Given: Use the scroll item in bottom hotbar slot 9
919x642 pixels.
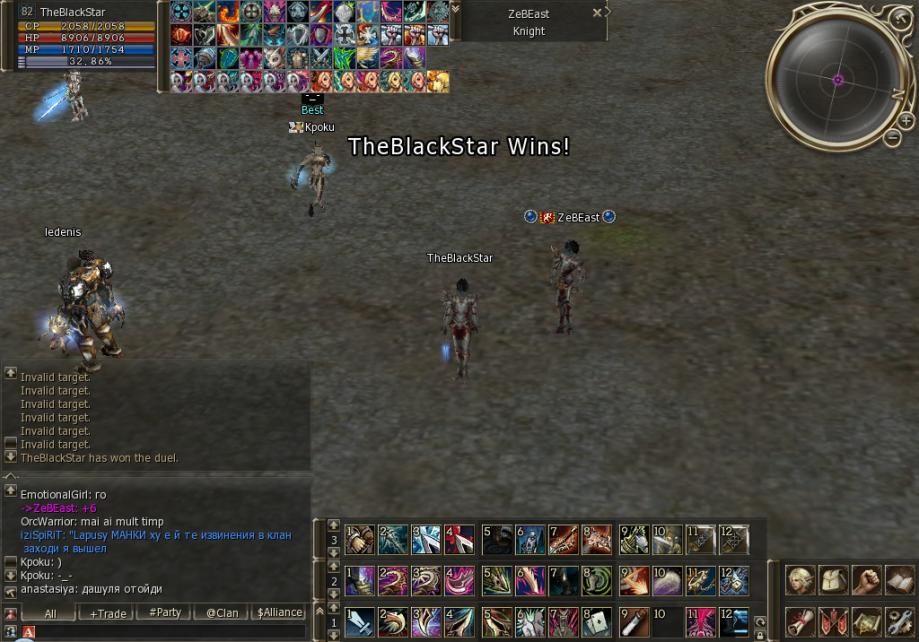Looking at the screenshot, I should click(x=633, y=622).
